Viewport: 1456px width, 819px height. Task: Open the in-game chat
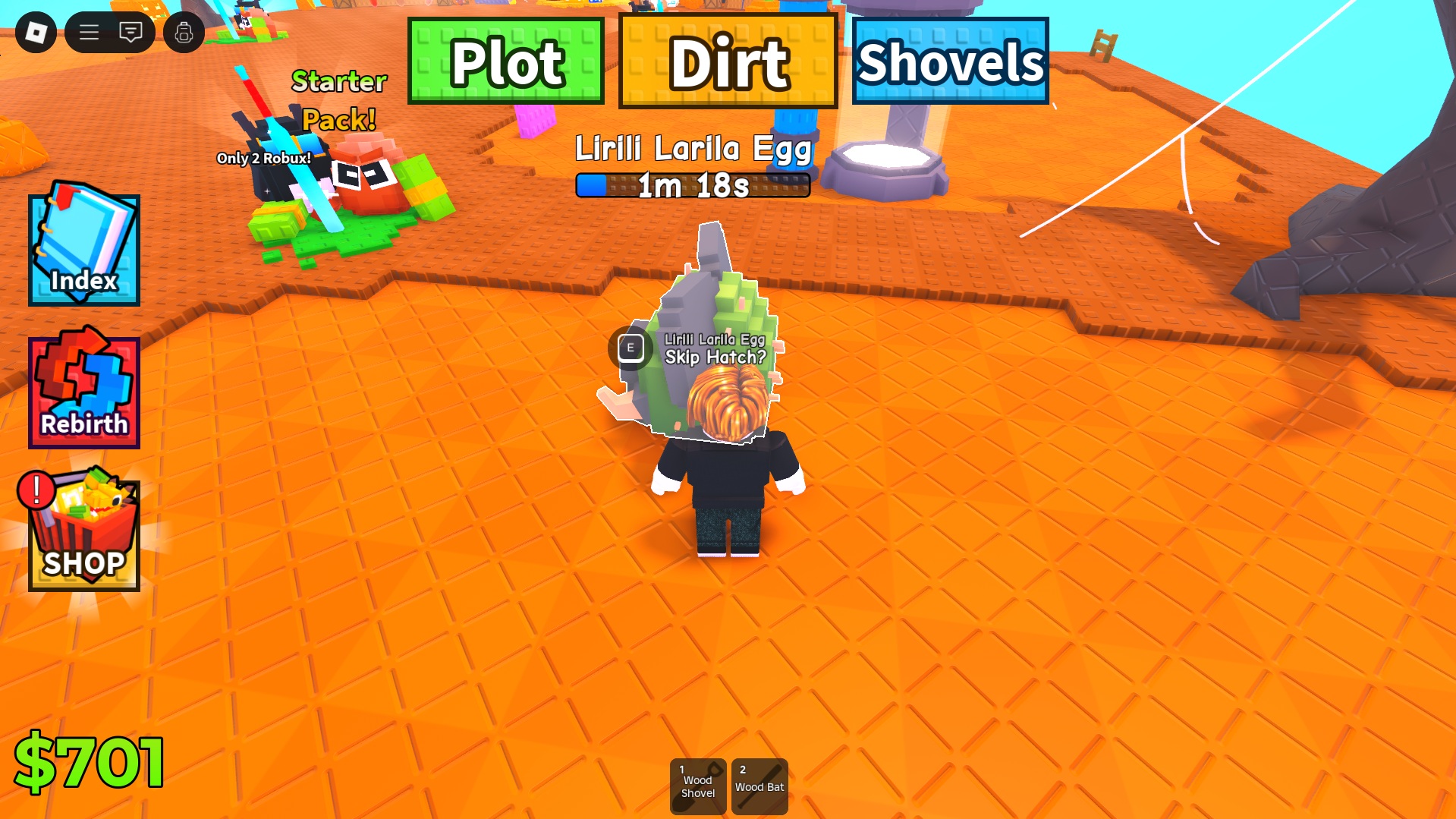(x=130, y=32)
